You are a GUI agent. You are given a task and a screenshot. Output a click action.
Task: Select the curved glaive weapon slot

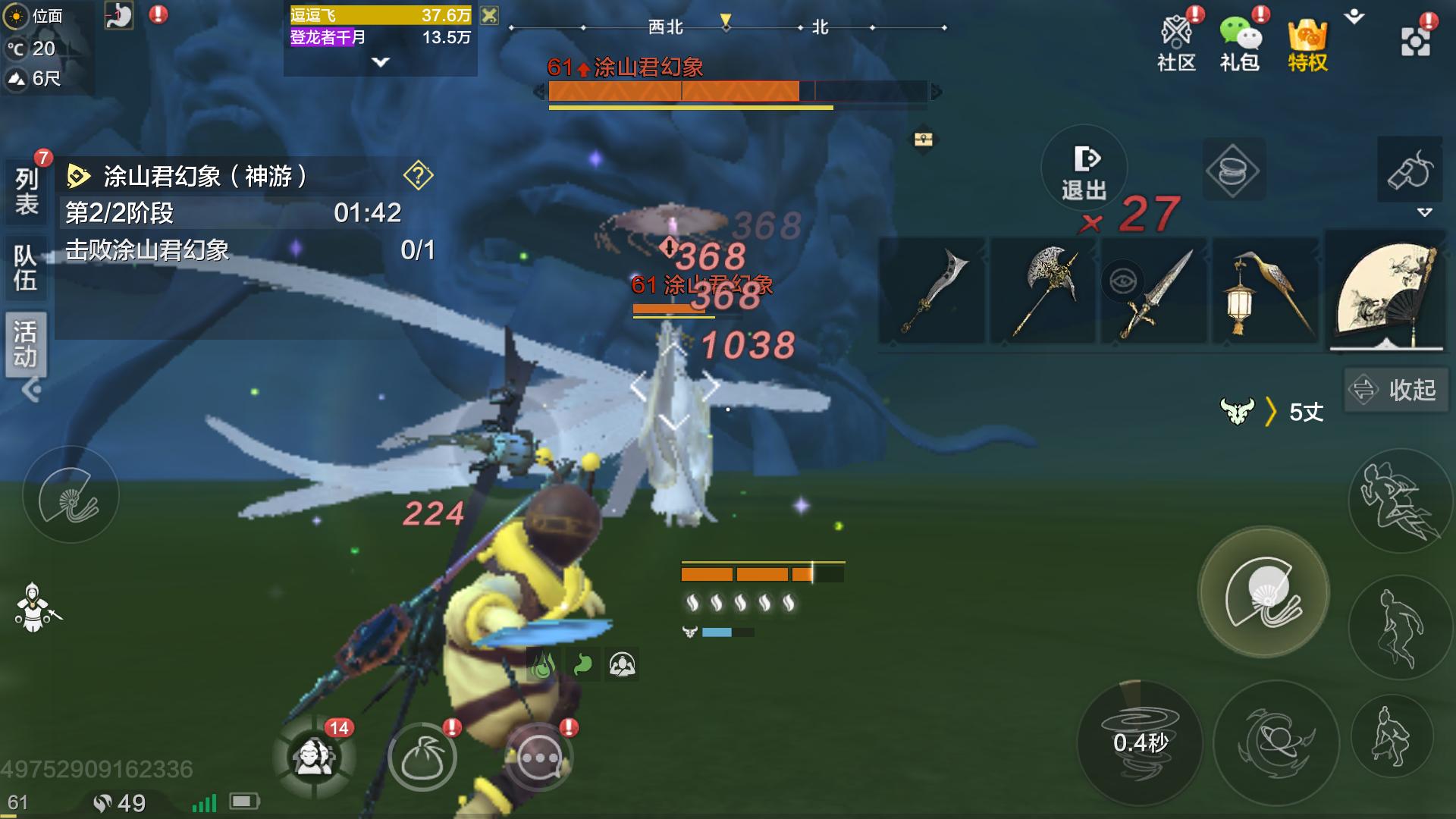point(932,292)
